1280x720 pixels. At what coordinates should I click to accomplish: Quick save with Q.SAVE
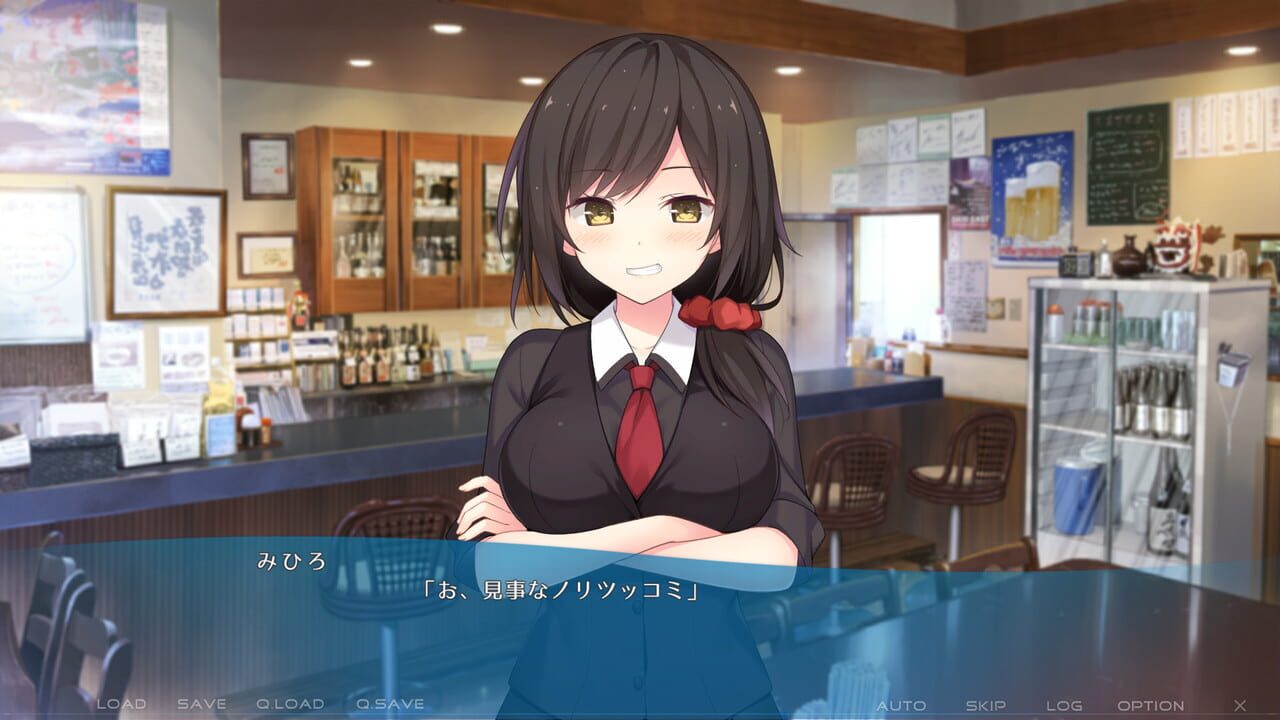pos(390,704)
